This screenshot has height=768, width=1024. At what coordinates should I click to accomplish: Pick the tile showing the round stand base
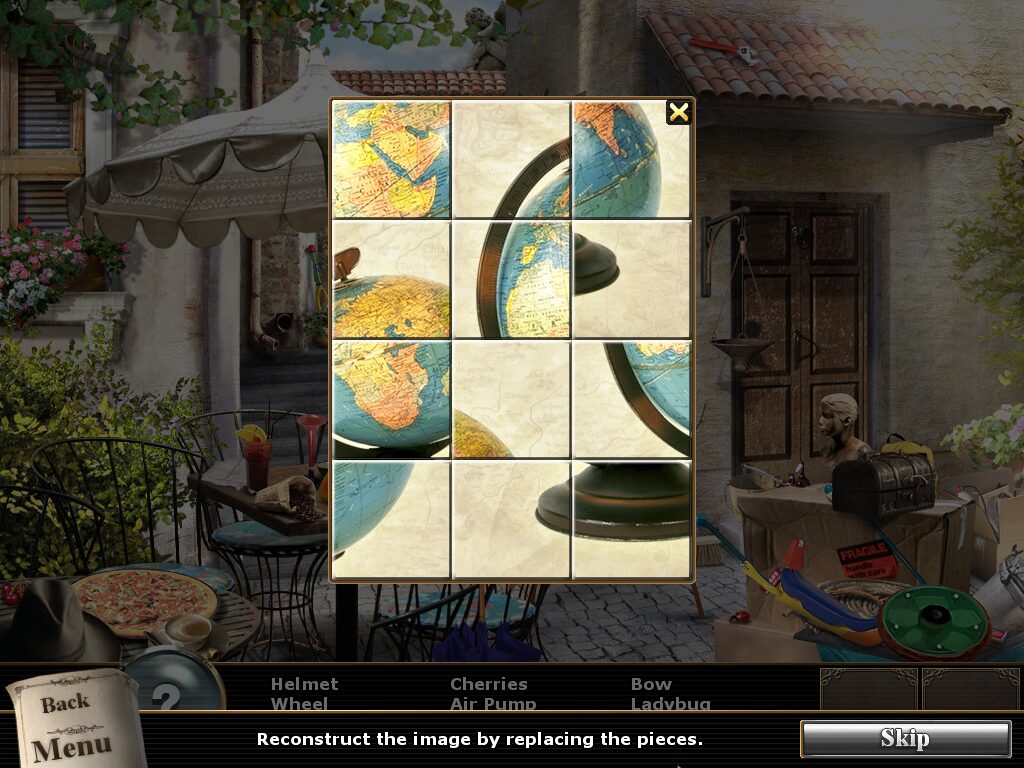click(x=631, y=519)
